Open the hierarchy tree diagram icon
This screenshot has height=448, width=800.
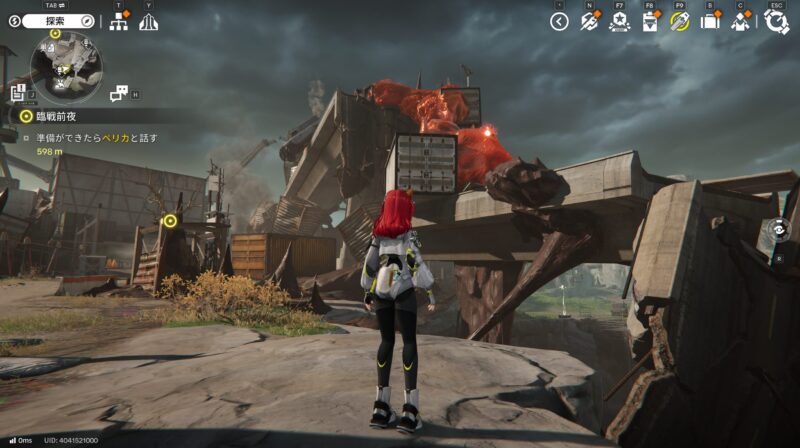[118, 21]
